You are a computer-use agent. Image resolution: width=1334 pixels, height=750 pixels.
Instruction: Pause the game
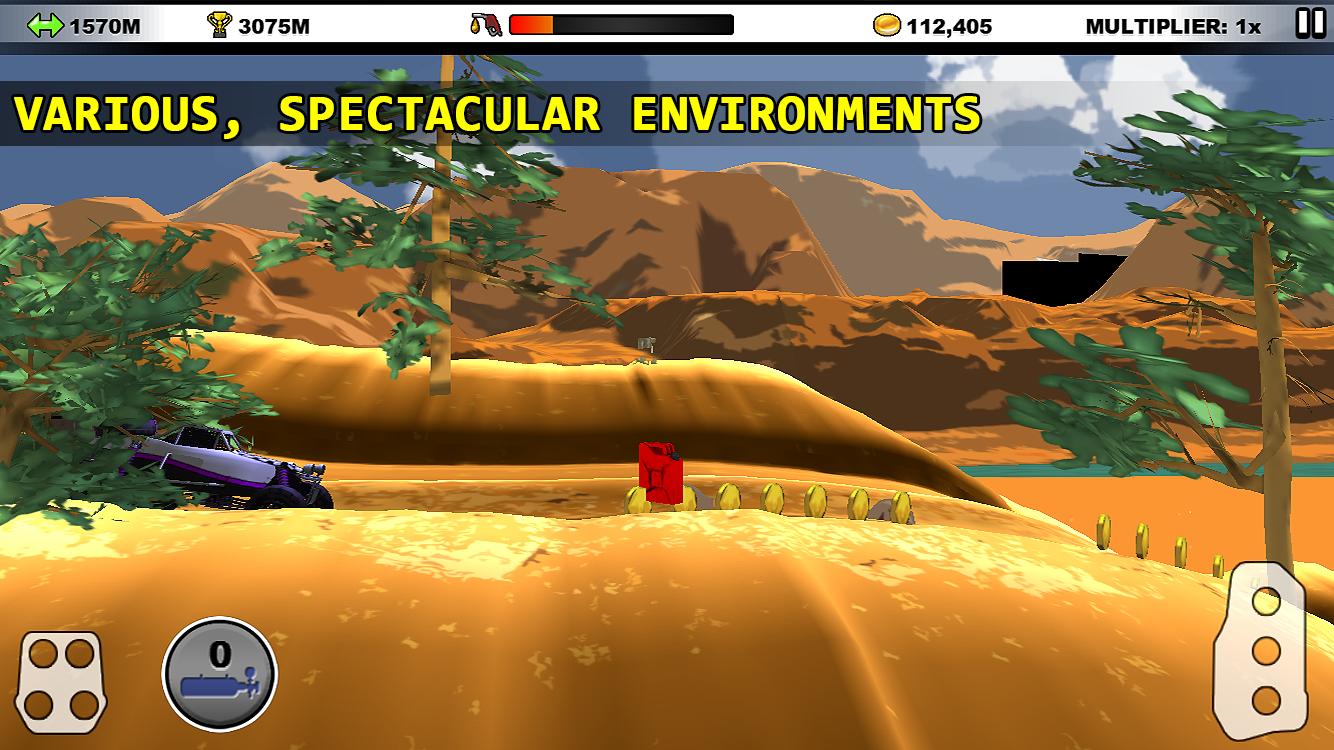click(1310, 23)
